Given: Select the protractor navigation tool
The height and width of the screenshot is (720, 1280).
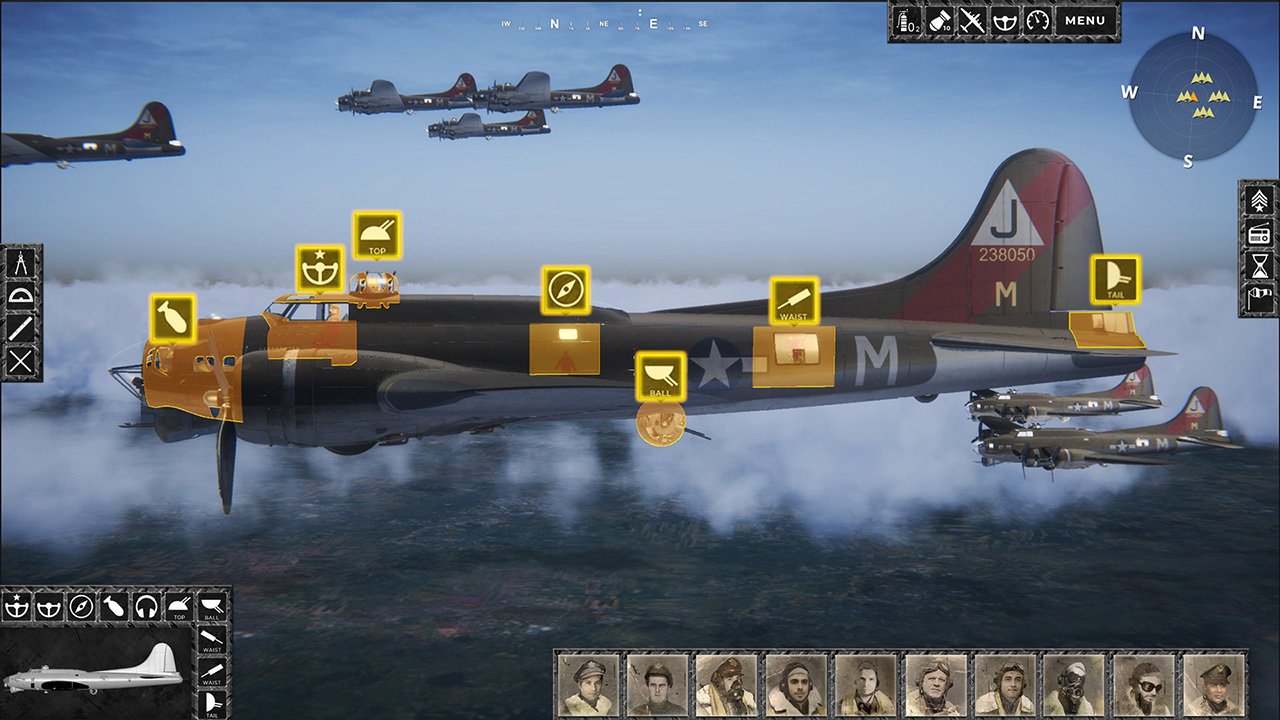Looking at the screenshot, I should tap(22, 296).
